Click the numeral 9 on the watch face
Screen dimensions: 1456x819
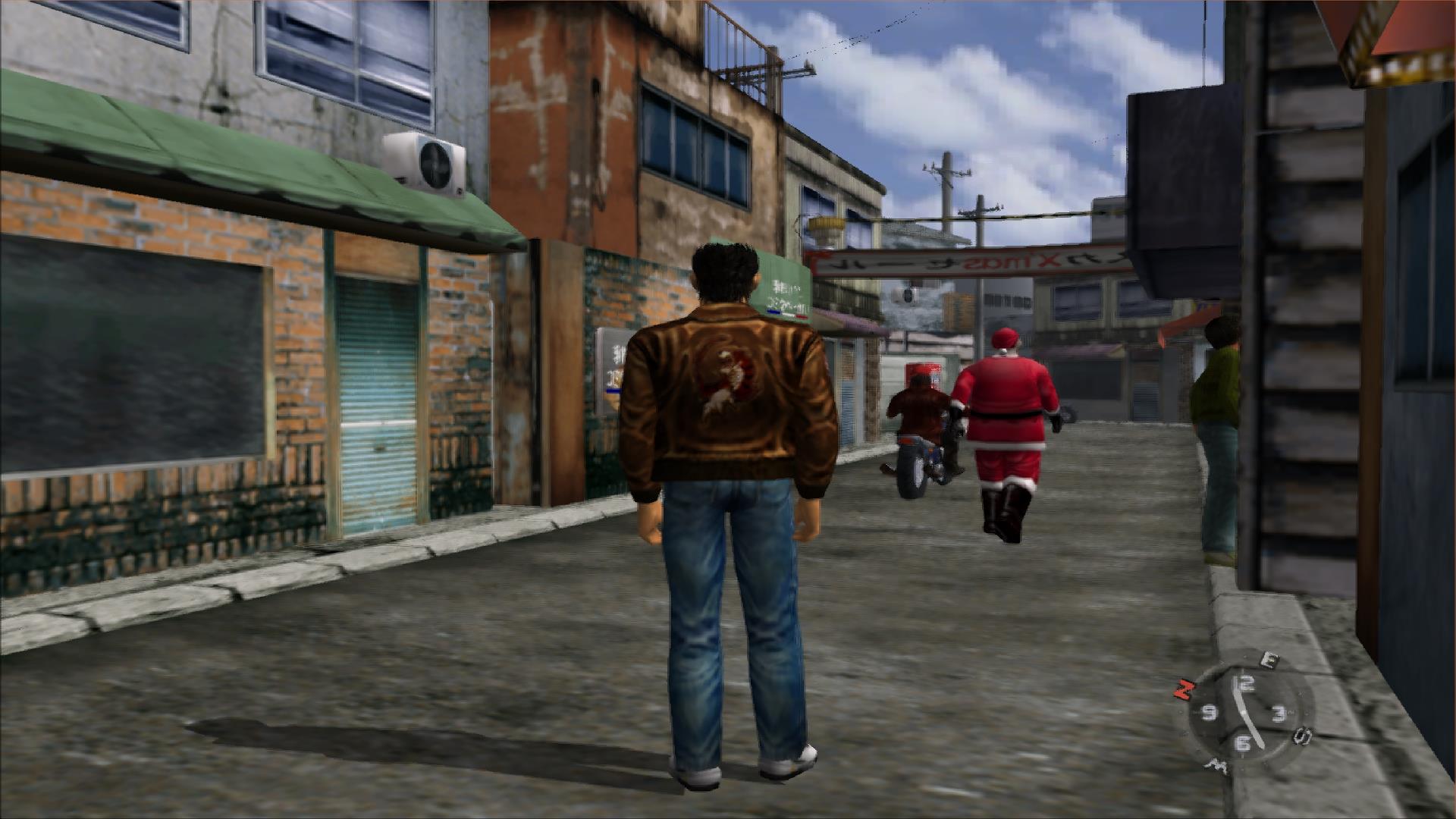pos(1210,714)
